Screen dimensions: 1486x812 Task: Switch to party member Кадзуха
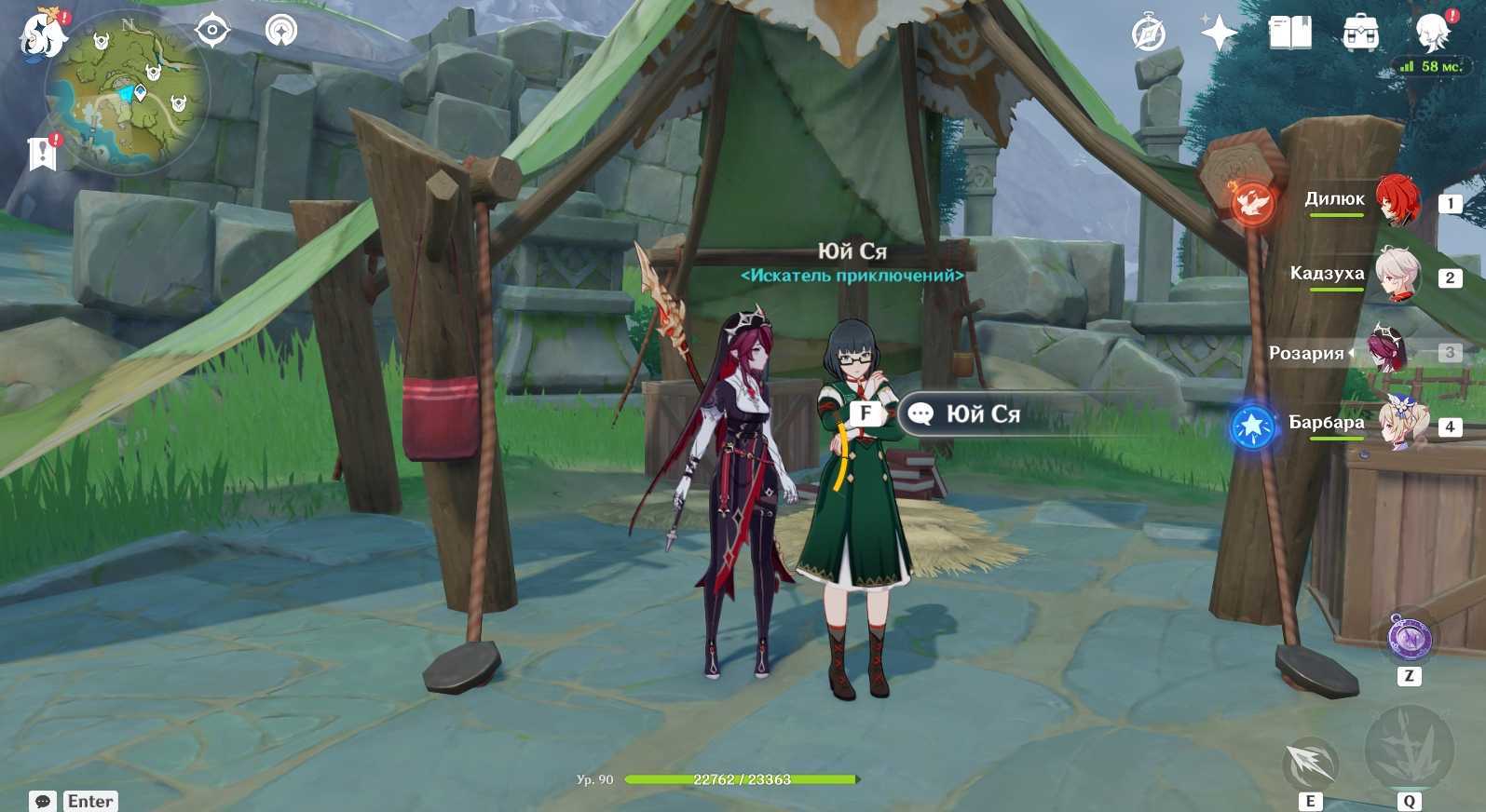(1397, 275)
